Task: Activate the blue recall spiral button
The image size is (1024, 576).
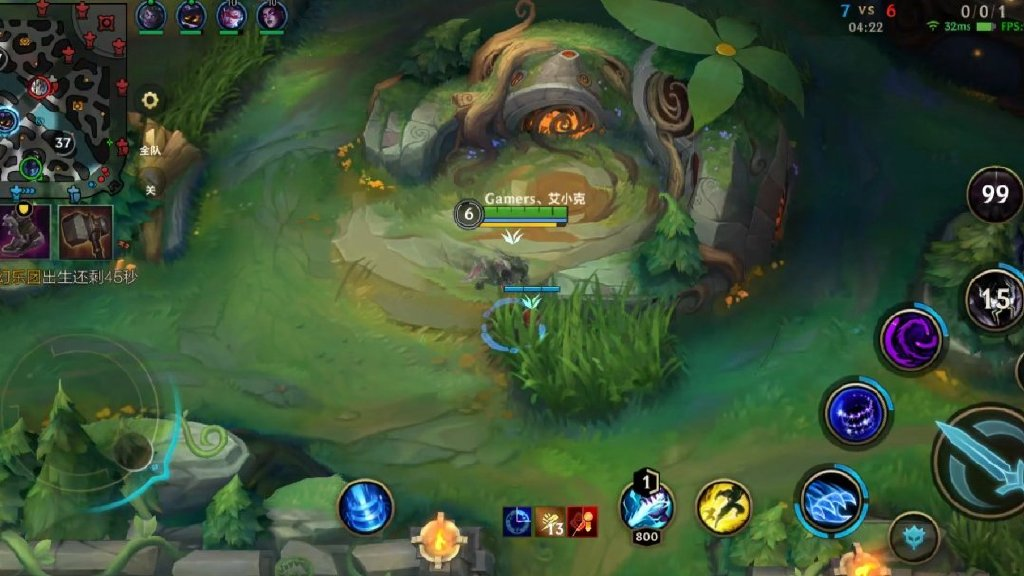Action: (364, 507)
